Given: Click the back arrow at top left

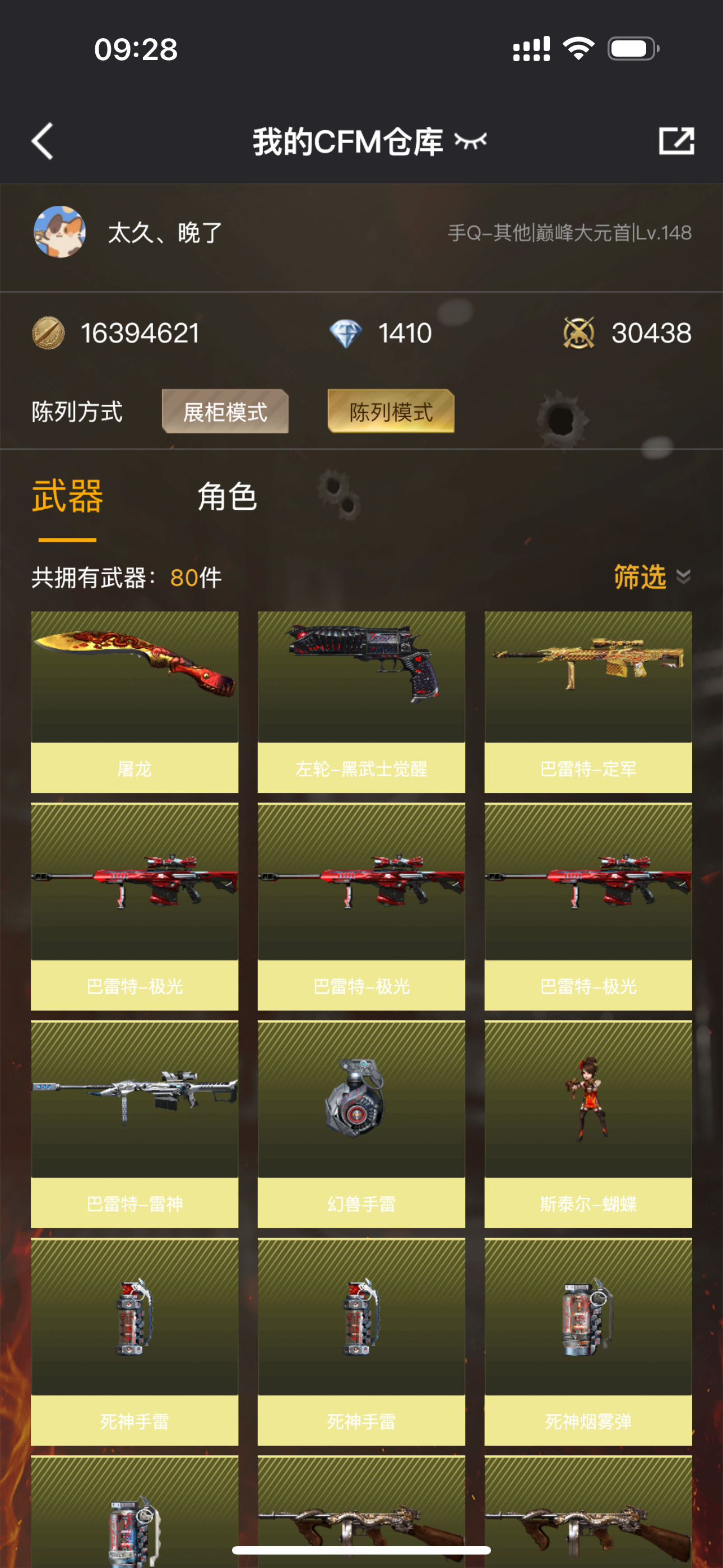Looking at the screenshot, I should (x=41, y=141).
